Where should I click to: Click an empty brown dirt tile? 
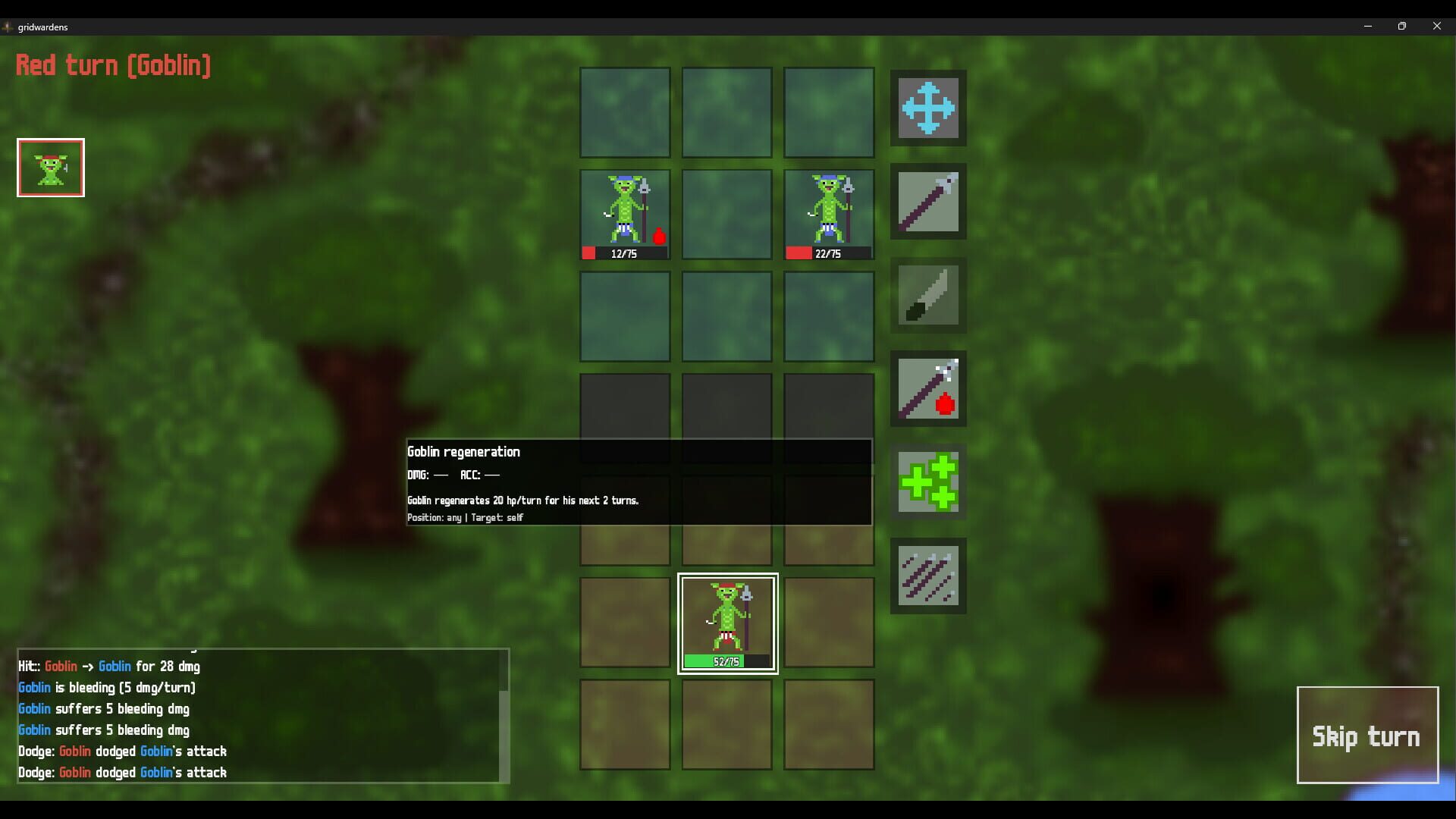click(x=624, y=724)
